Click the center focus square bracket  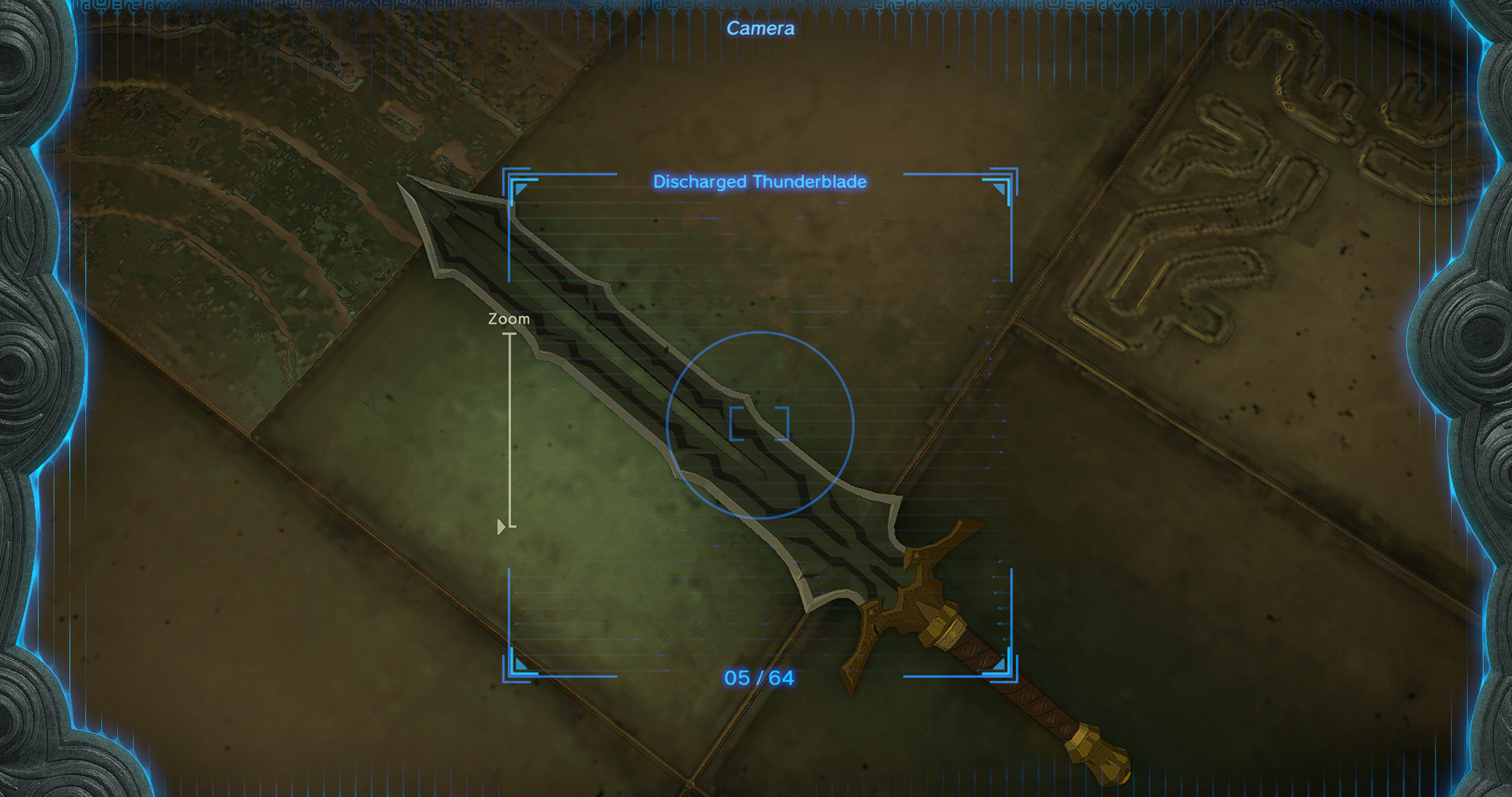point(759,425)
